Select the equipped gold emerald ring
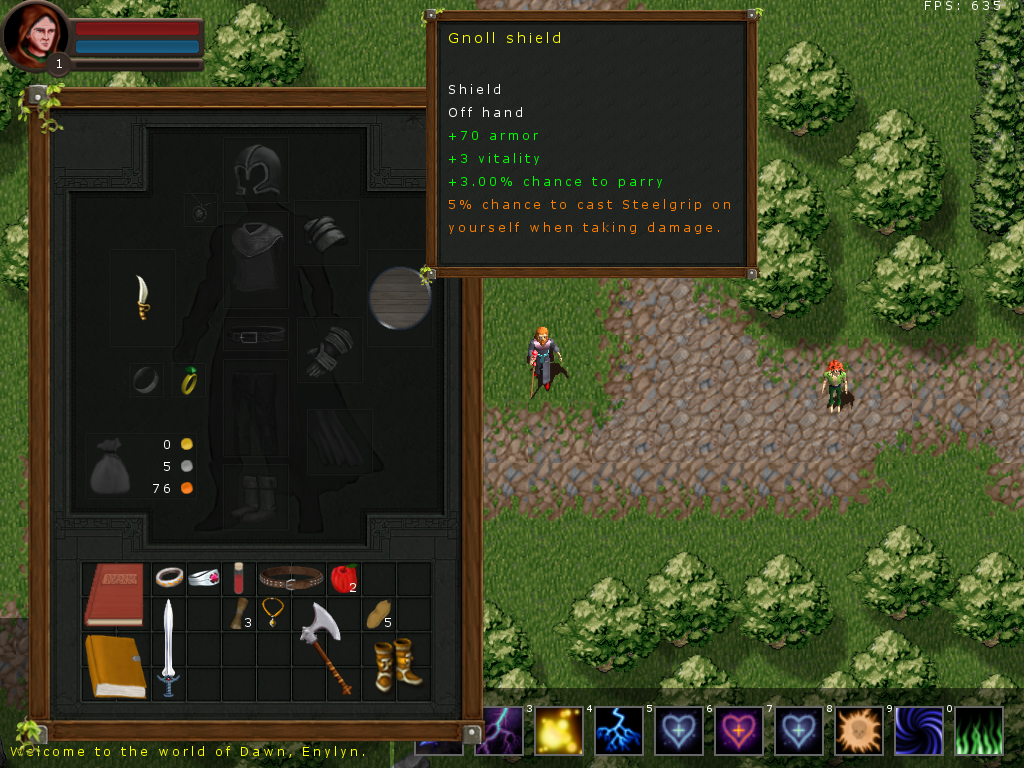1024x768 pixels. tap(188, 381)
